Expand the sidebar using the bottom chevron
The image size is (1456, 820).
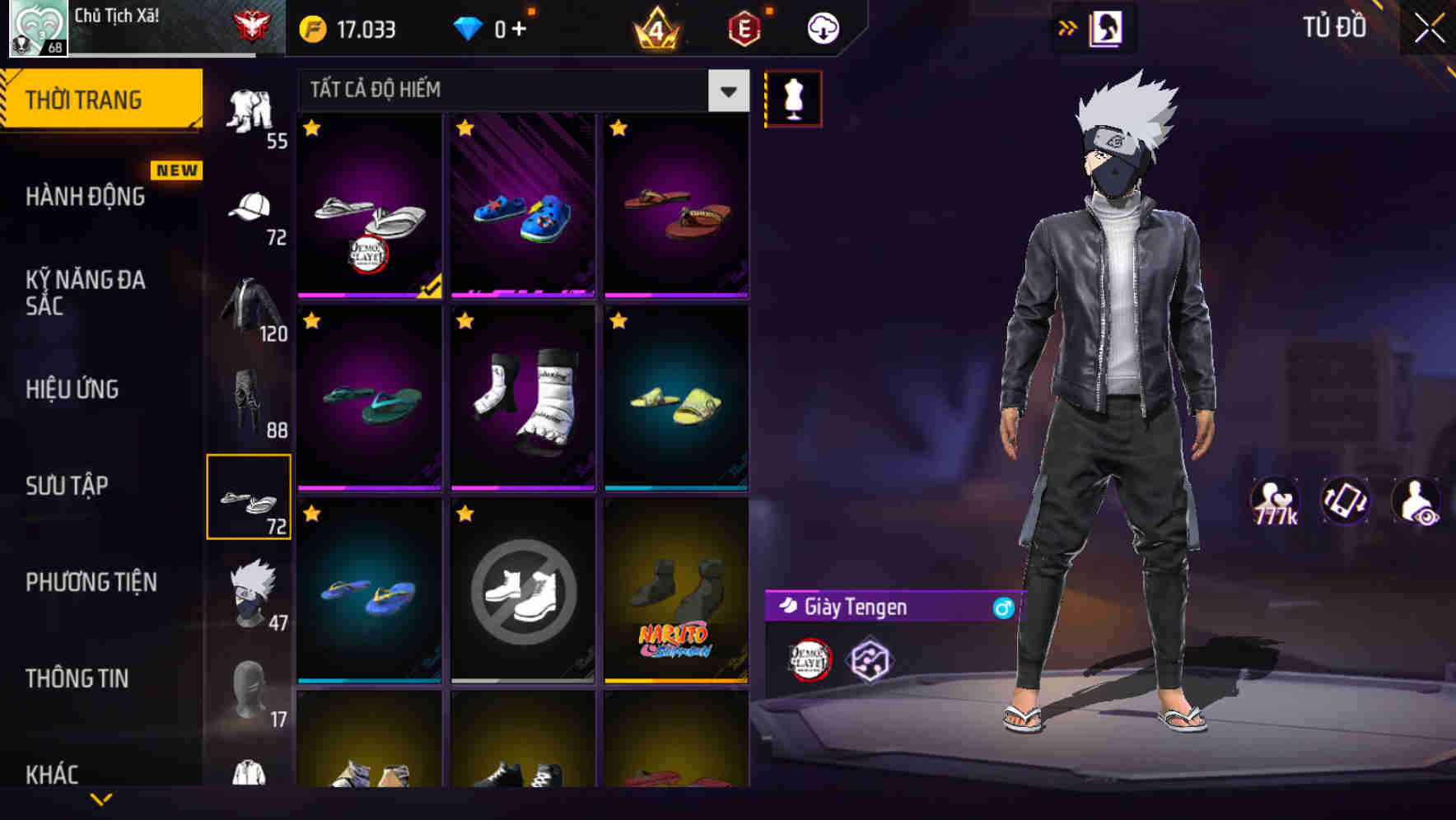(101, 797)
